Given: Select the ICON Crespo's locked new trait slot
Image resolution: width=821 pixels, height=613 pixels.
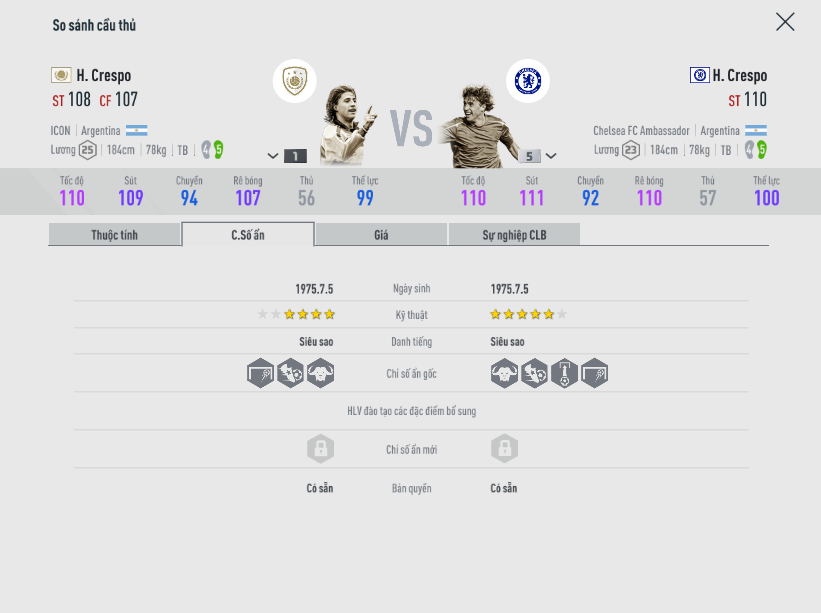Looking at the screenshot, I should pos(320,449).
